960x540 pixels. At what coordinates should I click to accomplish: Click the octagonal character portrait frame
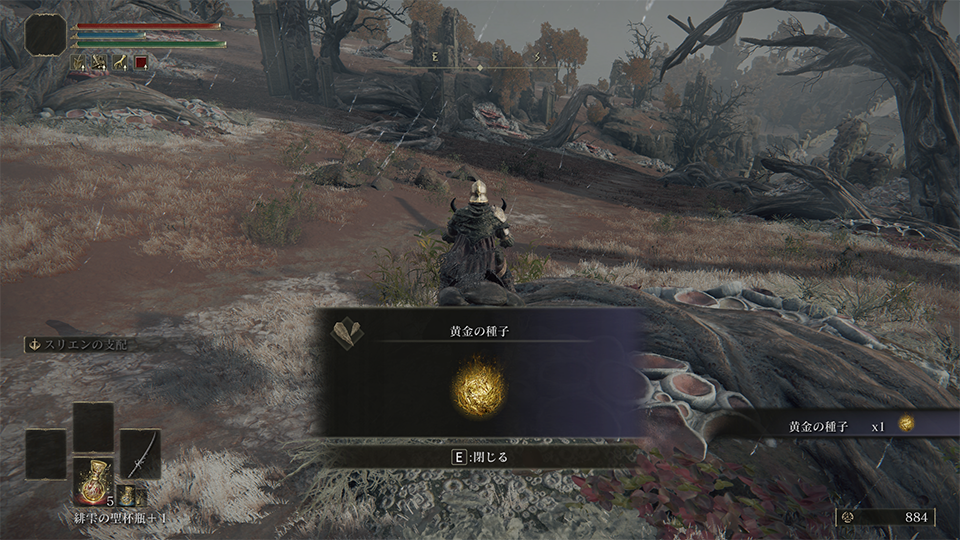(46, 35)
